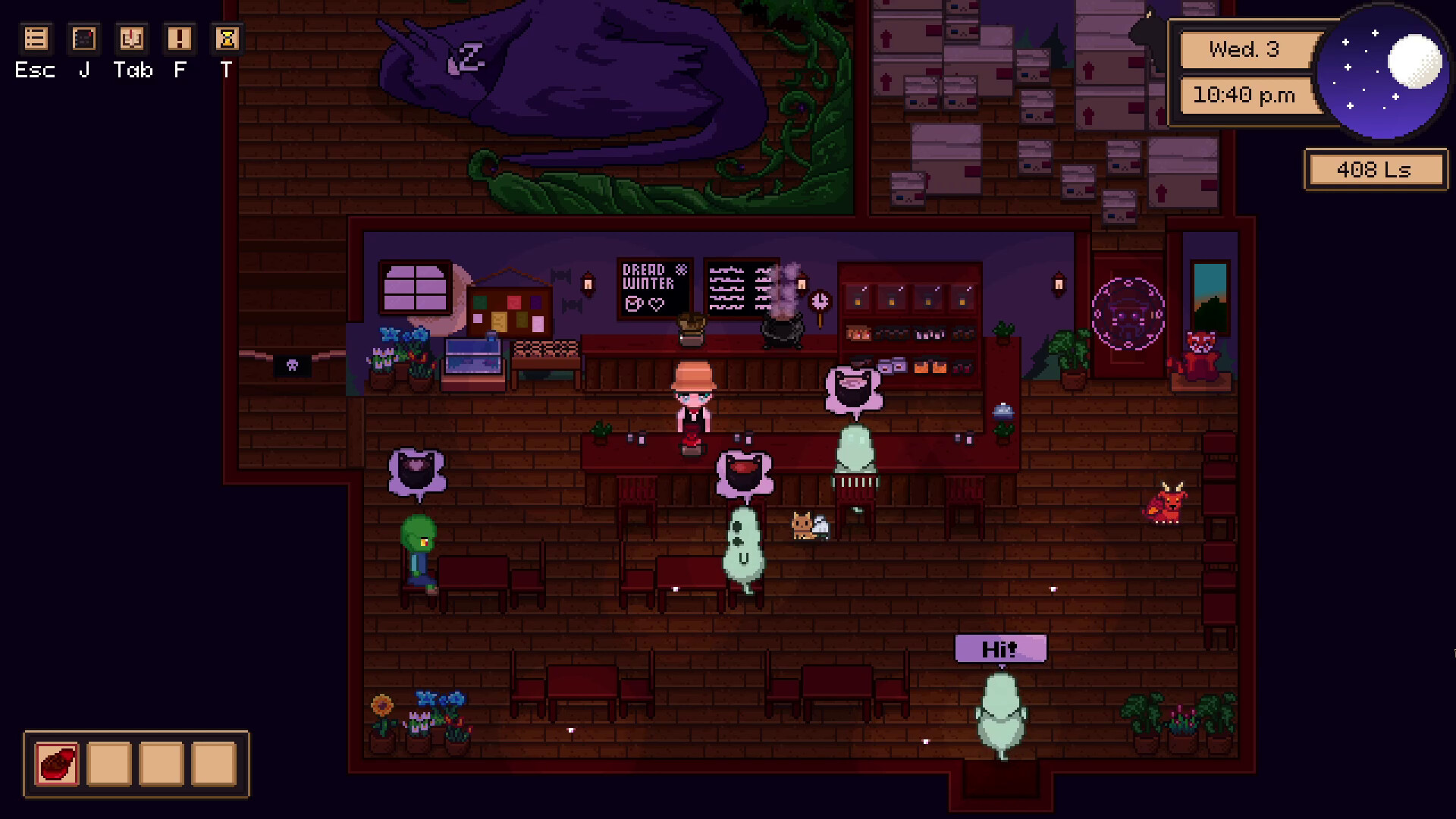The width and height of the screenshot is (1456, 819).
Task: Click the '10:40 p.m' clock display
Action: 1247,96
